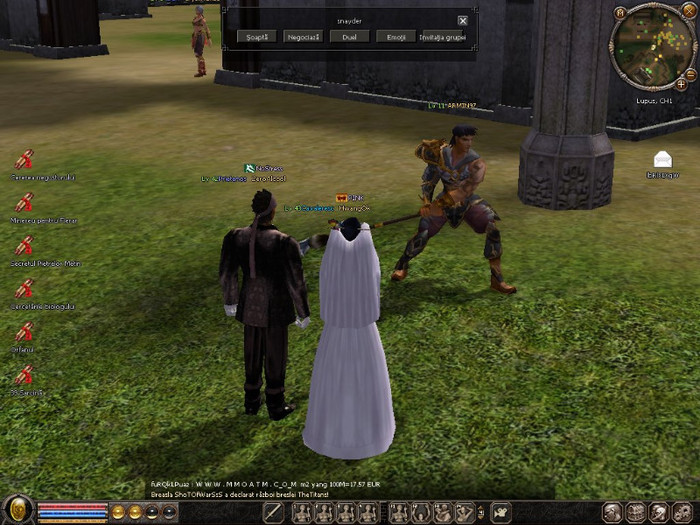
Task: Open the topmost quest scroll in the list
Action: pyautogui.click(x=24, y=160)
